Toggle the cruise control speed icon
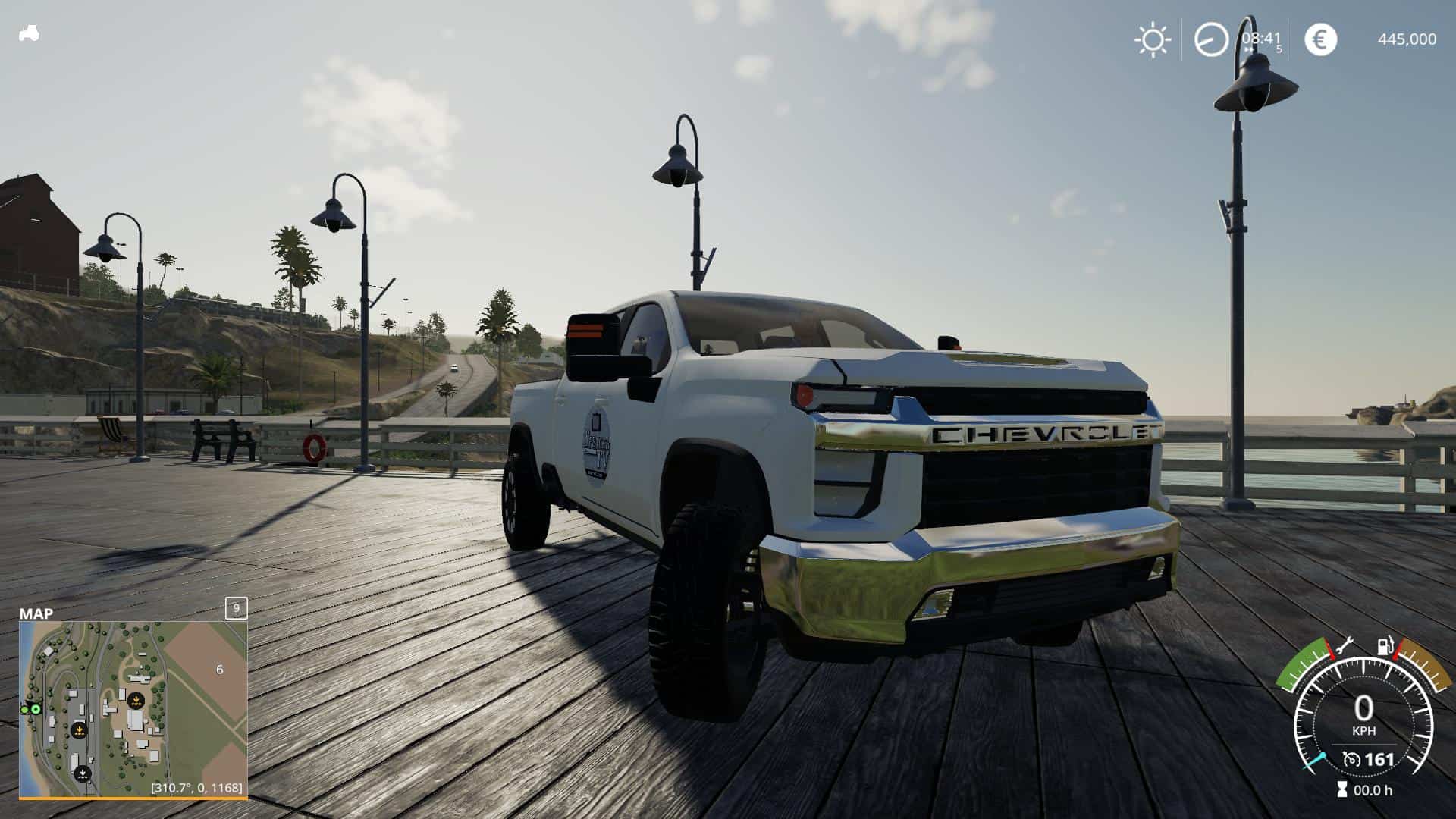Viewport: 1456px width, 819px height. [x=1351, y=759]
